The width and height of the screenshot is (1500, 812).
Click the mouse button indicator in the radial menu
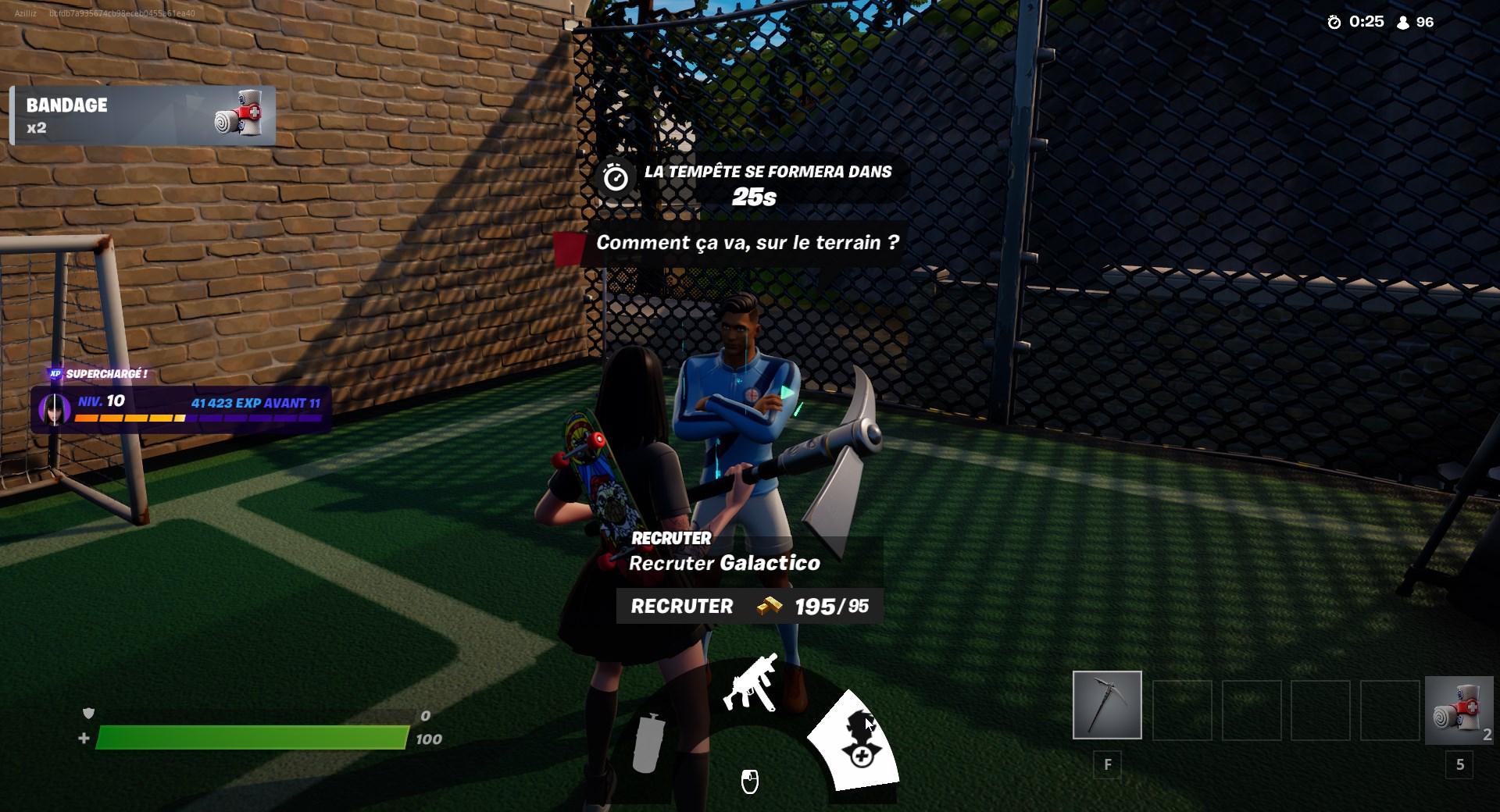(x=750, y=783)
